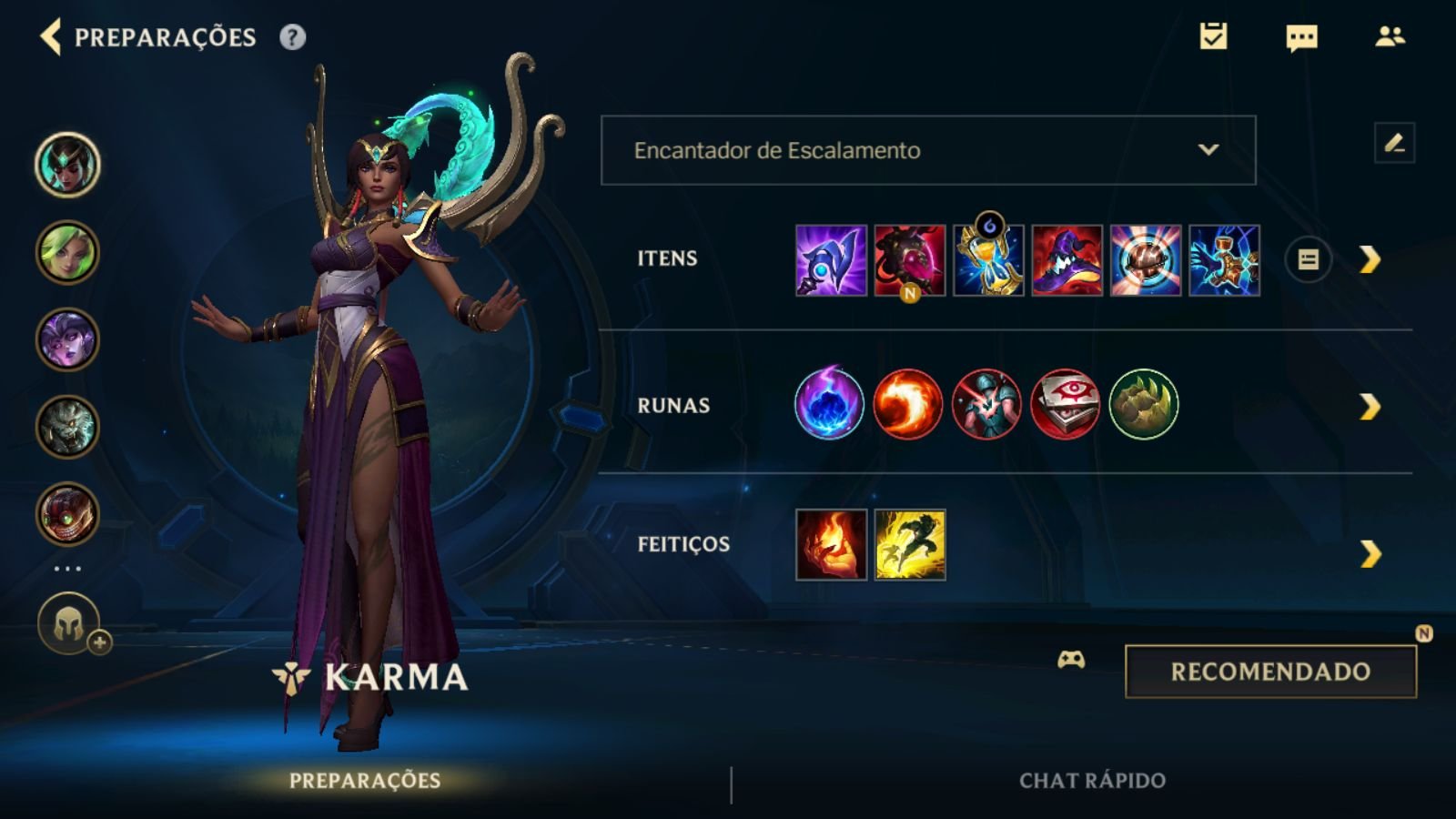Select the purple-haired champion portrait
Viewport: 1456px width, 819px height.
pyautogui.click(x=67, y=339)
